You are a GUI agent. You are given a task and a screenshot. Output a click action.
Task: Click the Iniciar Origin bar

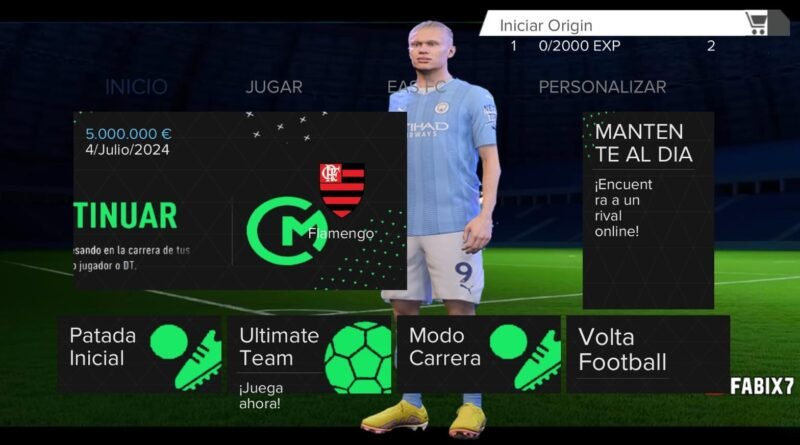[610, 25]
